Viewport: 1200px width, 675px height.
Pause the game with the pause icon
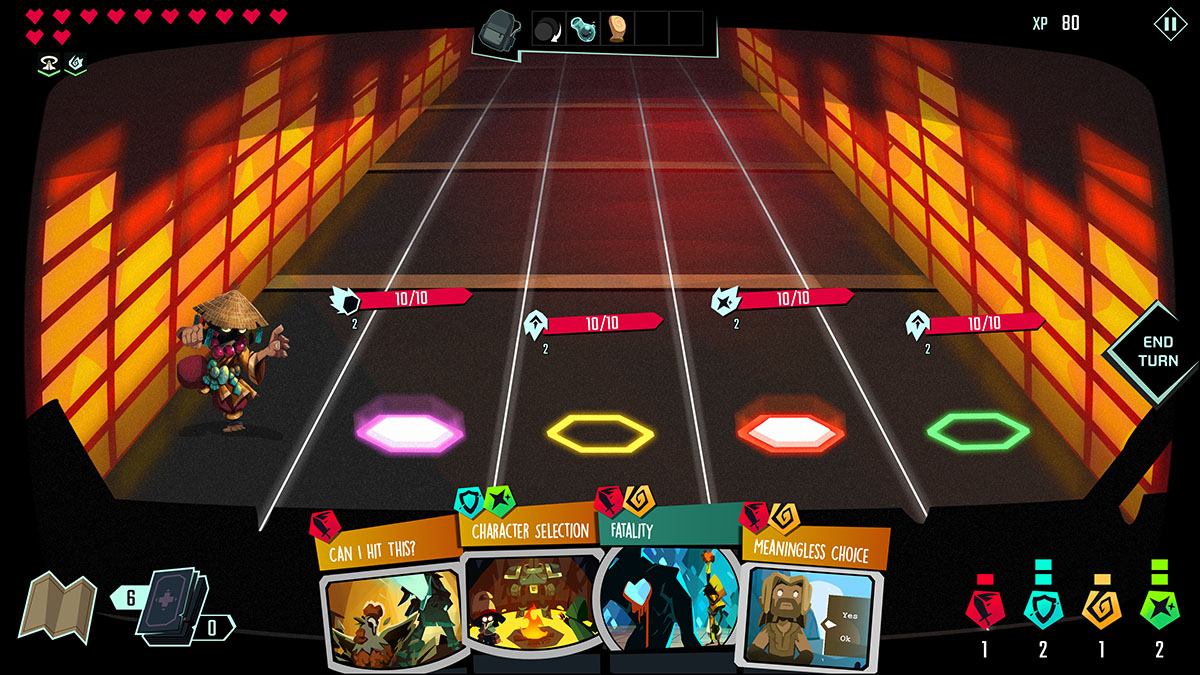point(1169,24)
